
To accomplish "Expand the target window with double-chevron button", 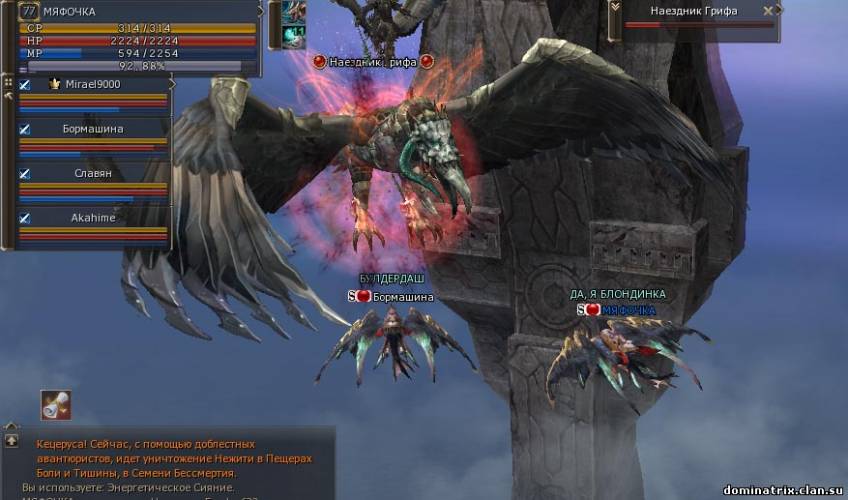I will [614, 9].
